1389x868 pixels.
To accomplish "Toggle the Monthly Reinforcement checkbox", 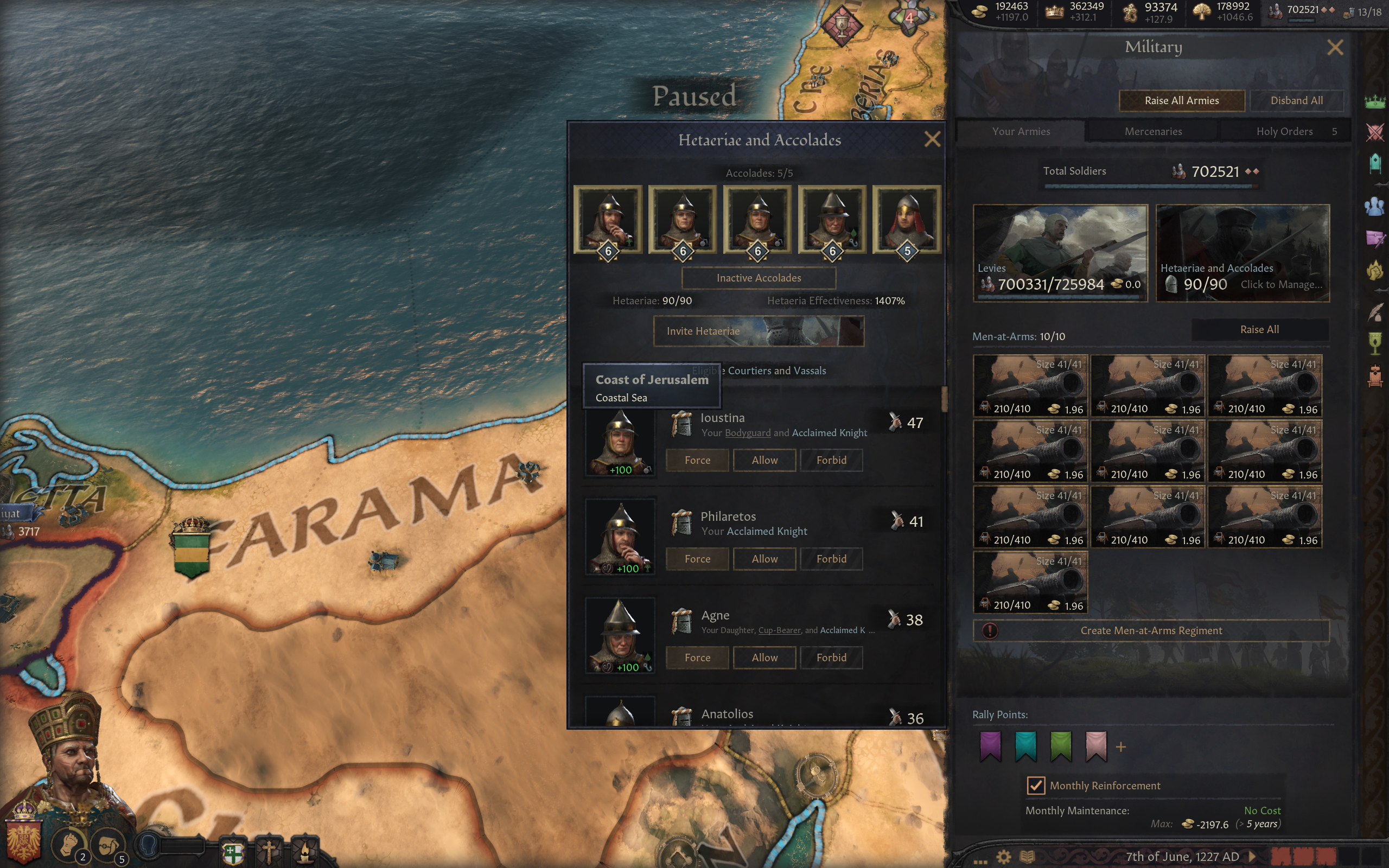I will pyautogui.click(x=1035, y=786).
